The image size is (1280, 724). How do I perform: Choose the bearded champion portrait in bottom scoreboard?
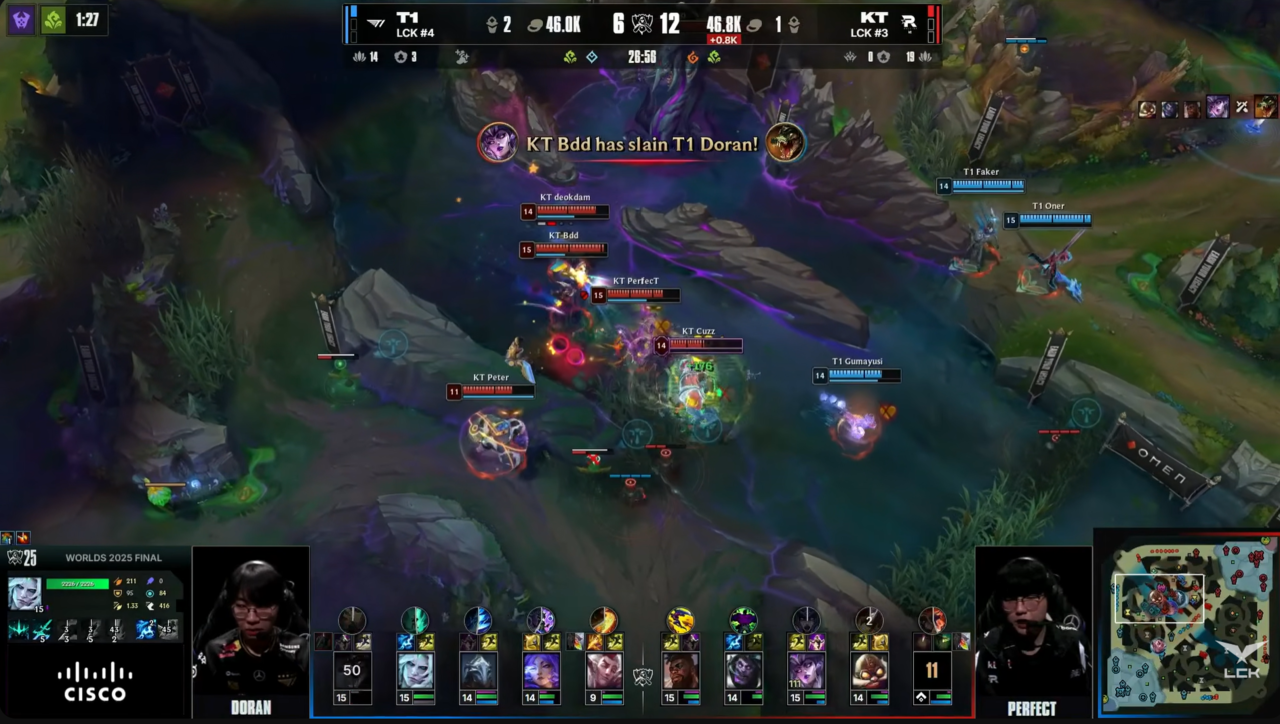(680, 670)
